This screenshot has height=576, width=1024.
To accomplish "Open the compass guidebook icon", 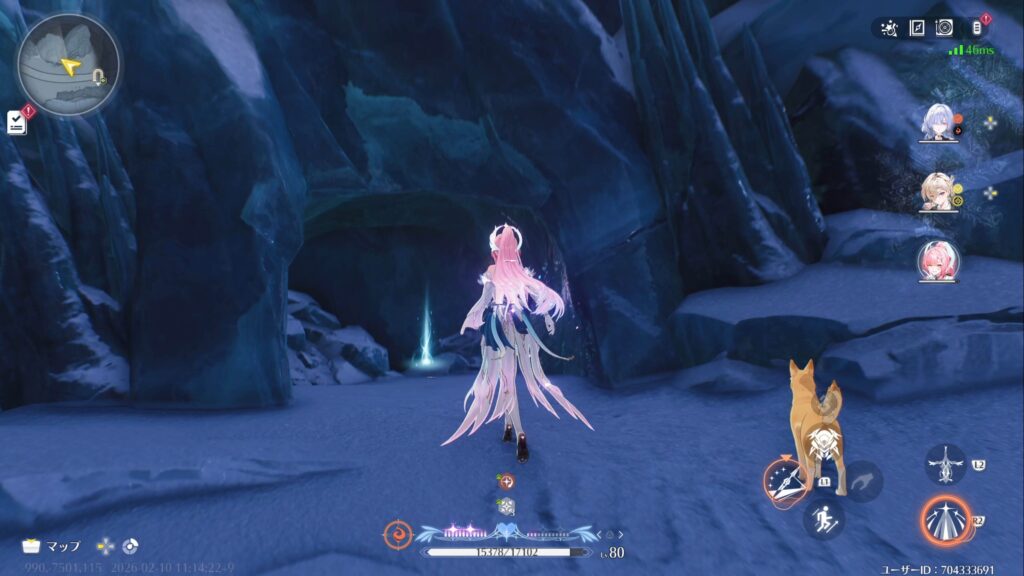I will click(917, 28).
